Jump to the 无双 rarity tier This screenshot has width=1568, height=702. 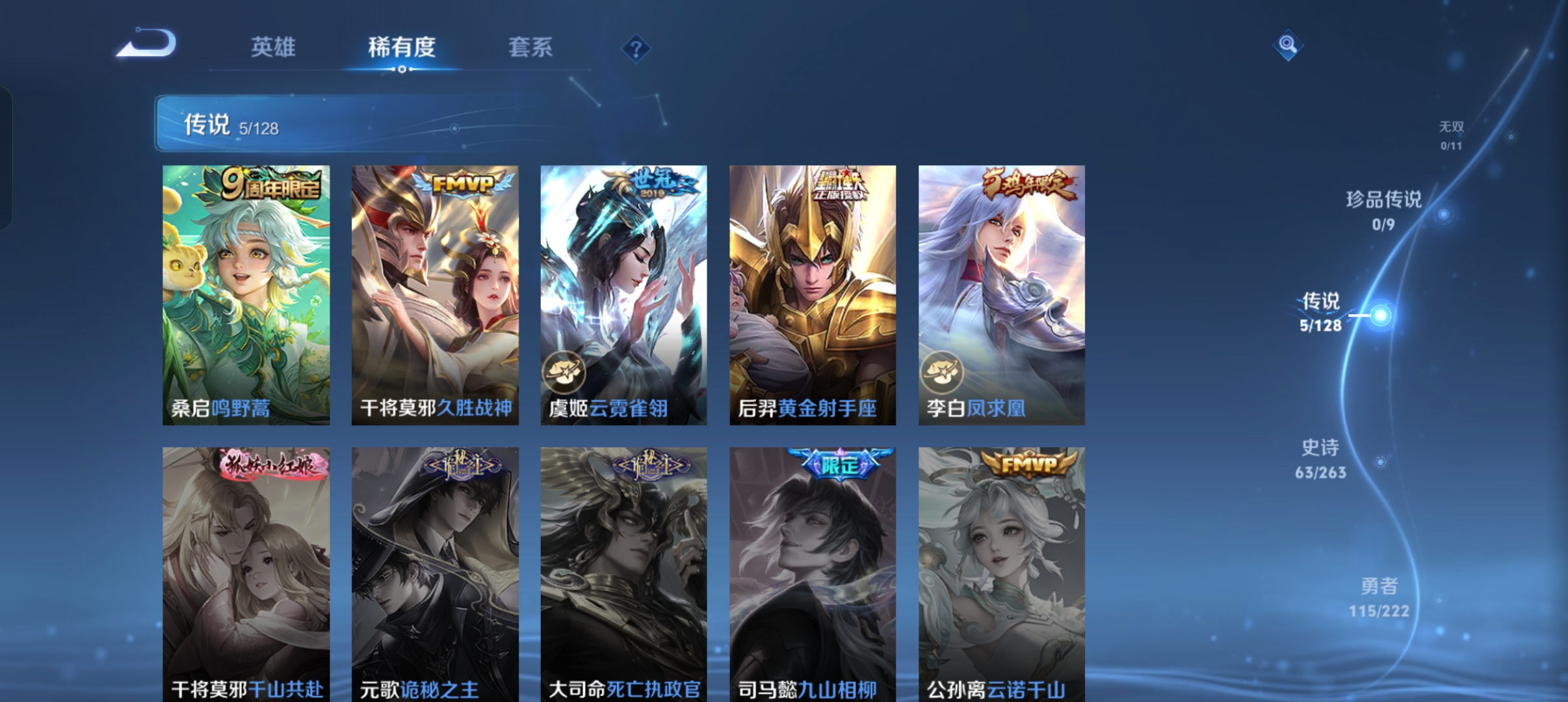click(1451, 135)
